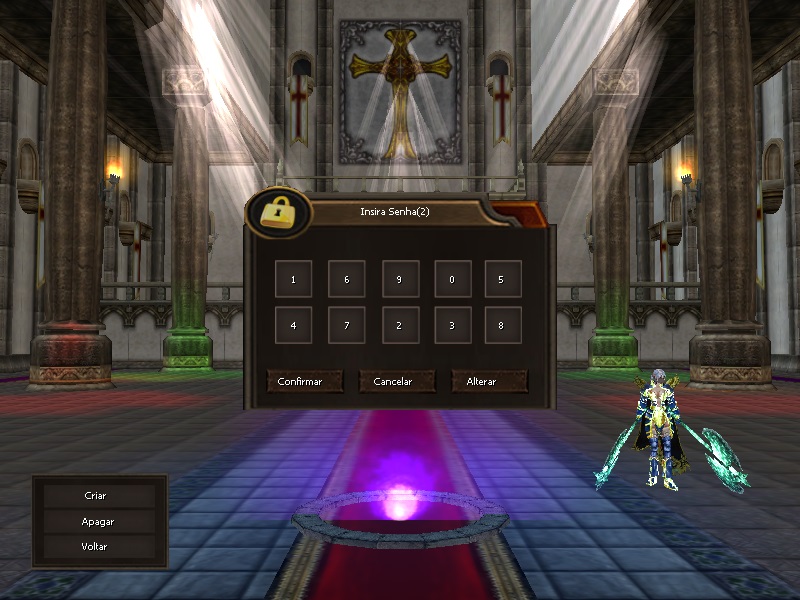The image size is (800, 600).
Task: Enter digit 2 on the password pad
Action: click(x=399, y=325)
